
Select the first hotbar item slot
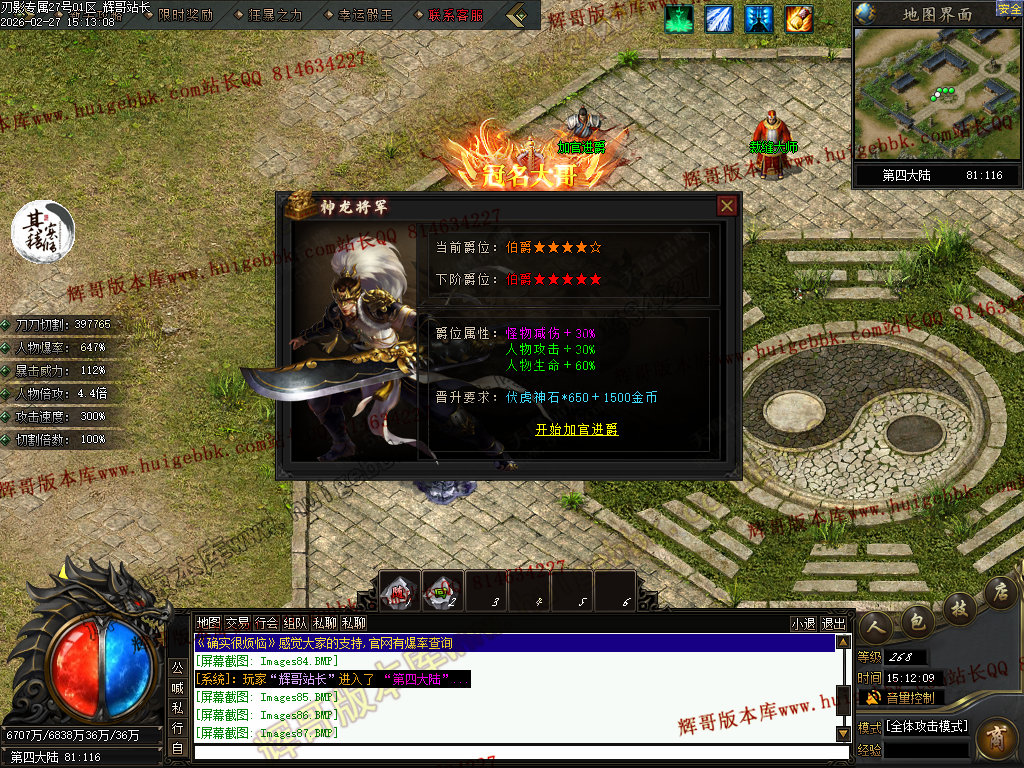[x=401, y=591]
